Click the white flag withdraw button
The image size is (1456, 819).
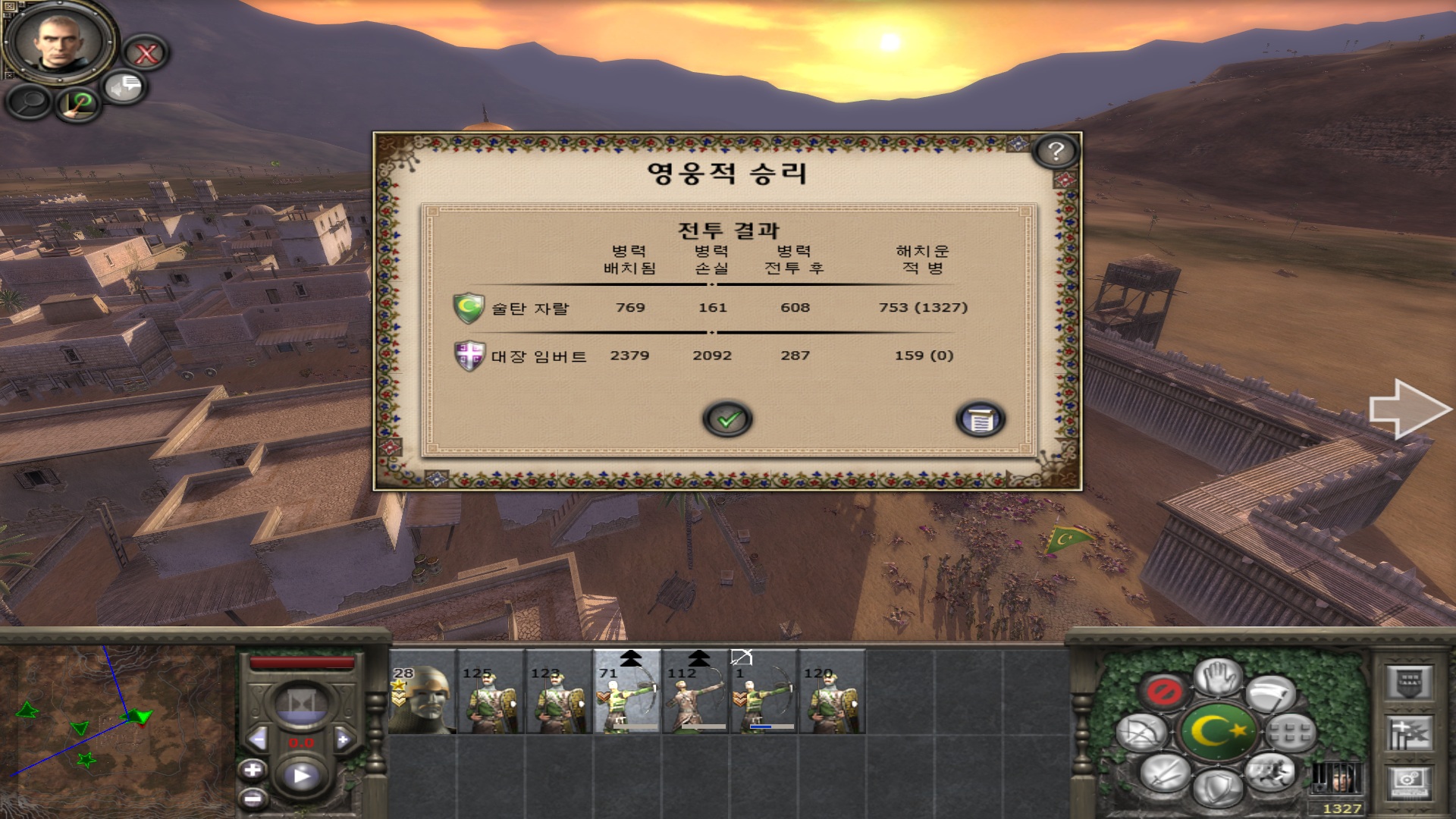point(1271,694)
